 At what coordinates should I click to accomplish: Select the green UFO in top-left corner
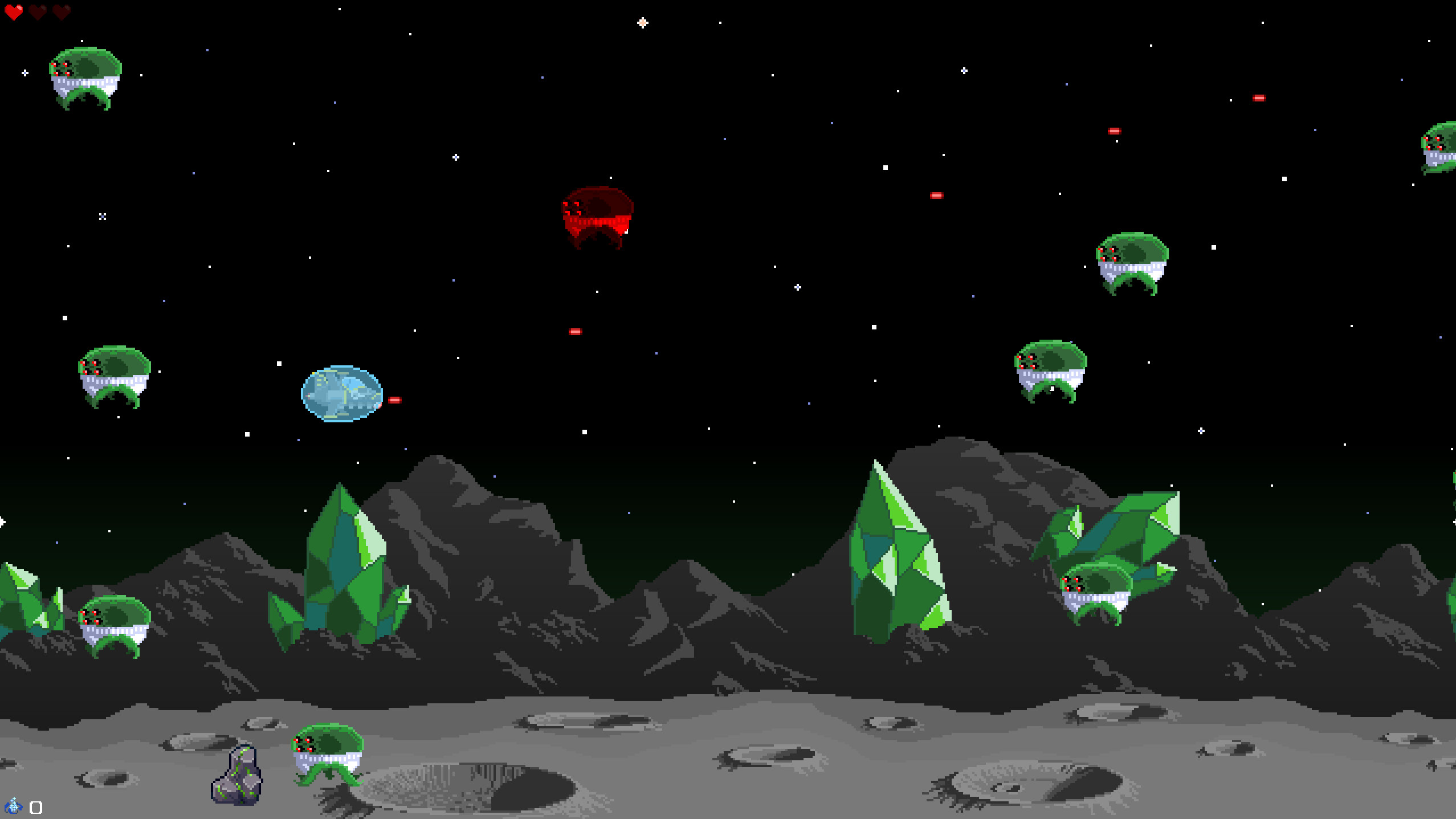[84, 76]
